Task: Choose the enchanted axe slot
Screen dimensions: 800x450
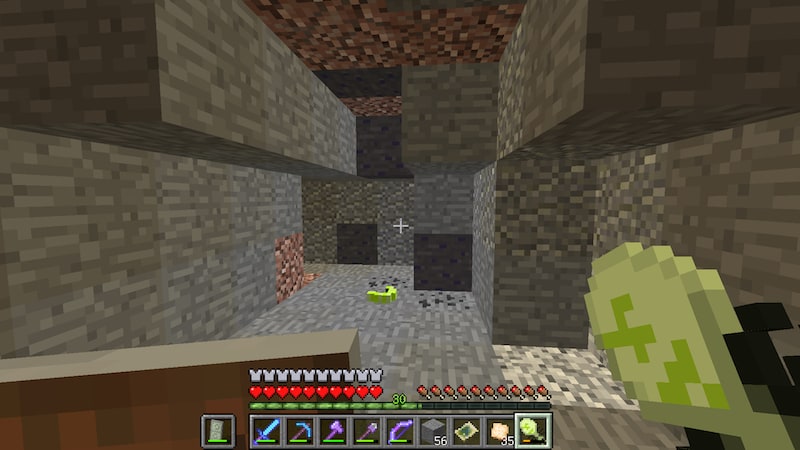Action: point(332,432)
